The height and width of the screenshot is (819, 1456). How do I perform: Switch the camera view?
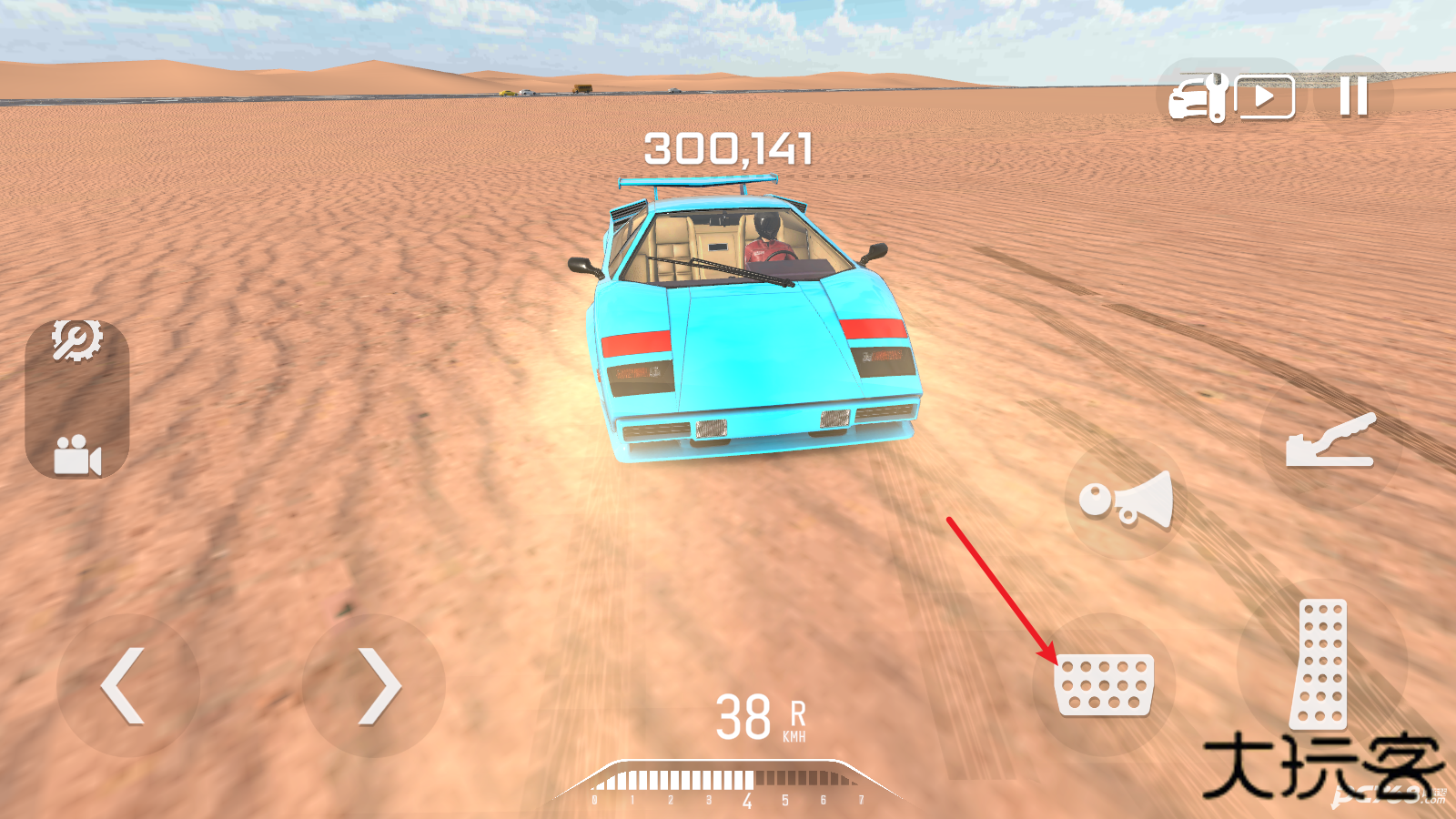pyautogui.click(x=76, y=455)
